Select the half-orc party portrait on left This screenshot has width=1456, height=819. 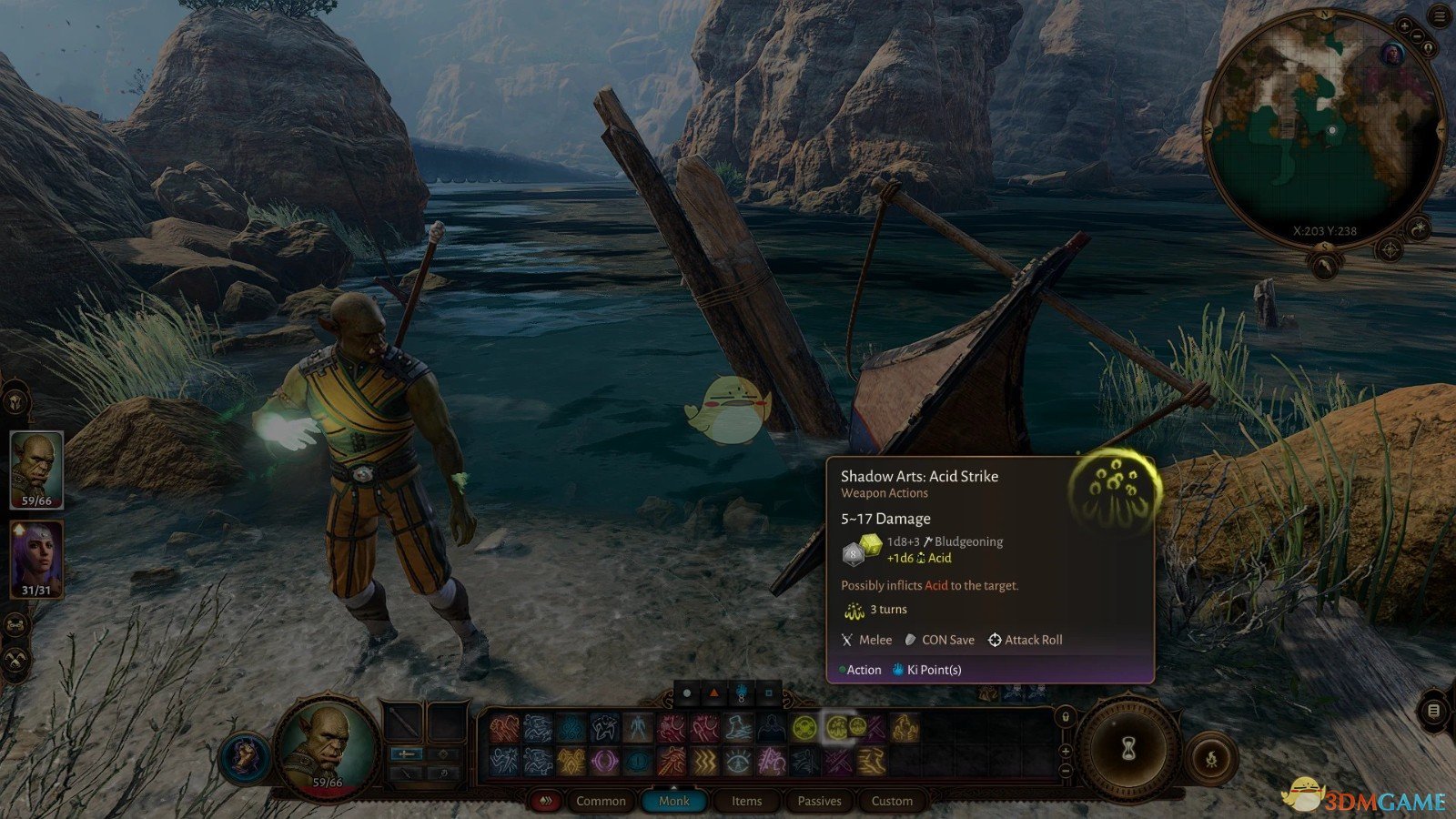(x=36, y=469)
